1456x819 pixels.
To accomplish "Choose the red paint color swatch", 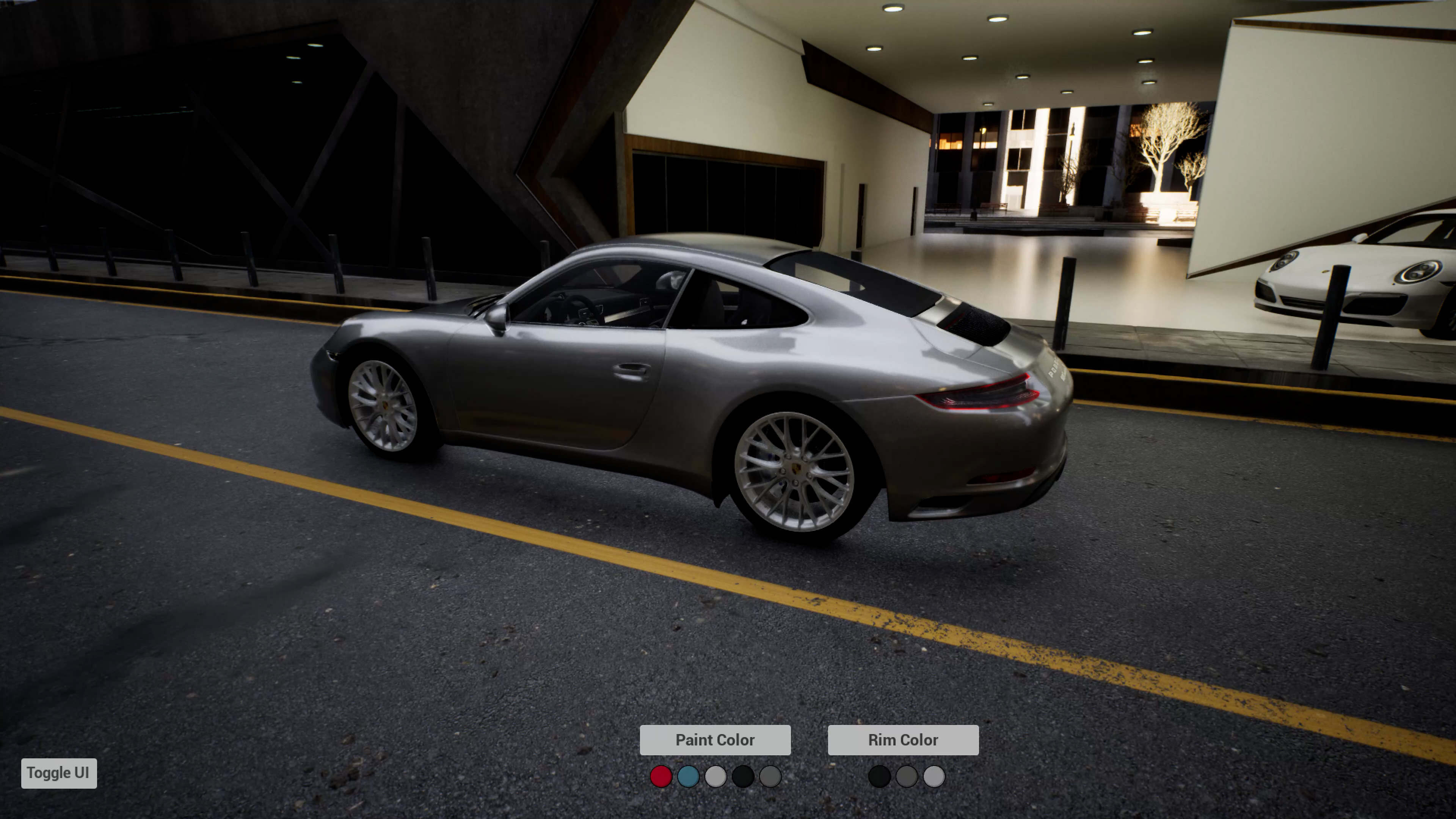I will (661, 776).
